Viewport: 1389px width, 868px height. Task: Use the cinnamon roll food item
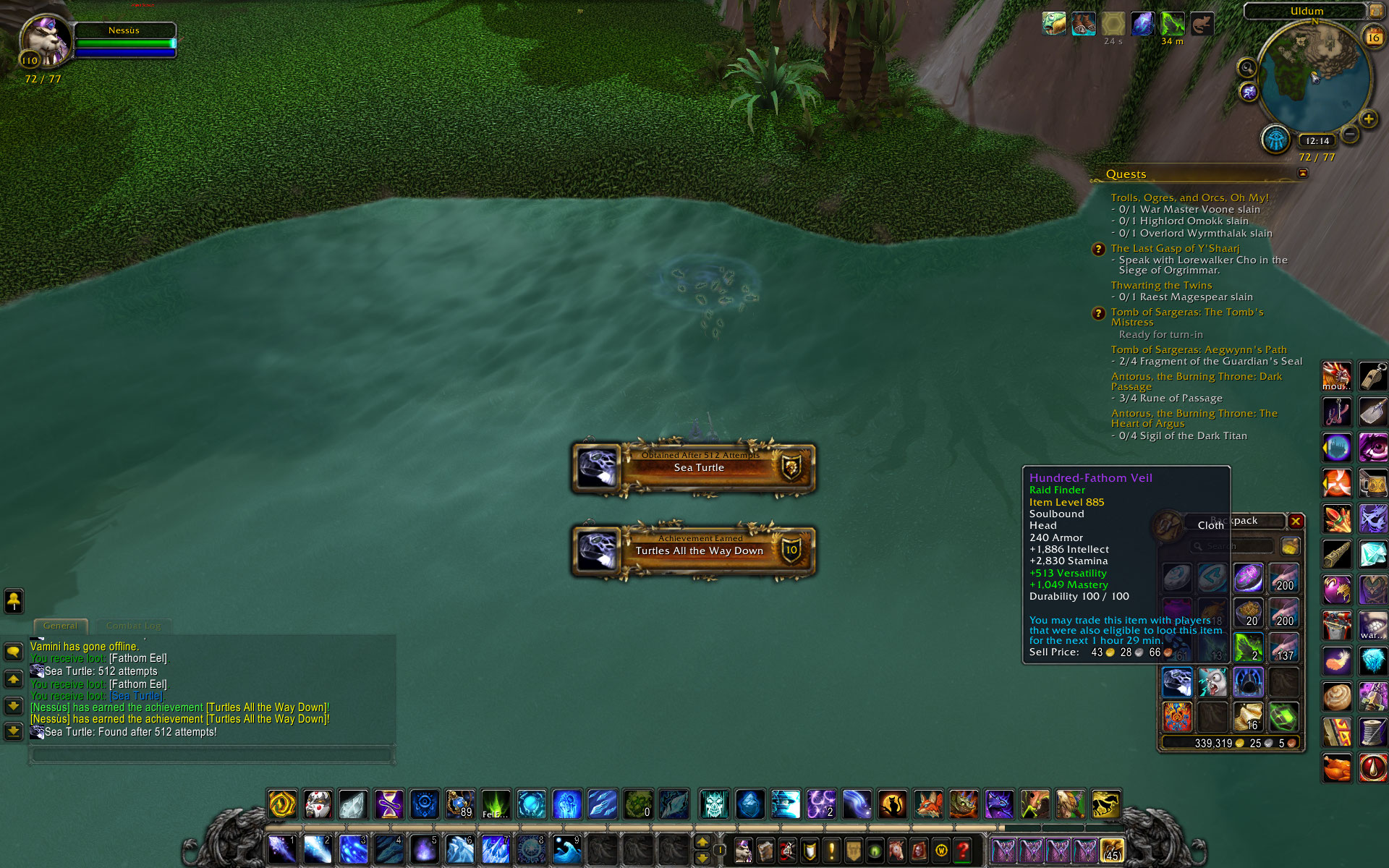coord(1337,697)
